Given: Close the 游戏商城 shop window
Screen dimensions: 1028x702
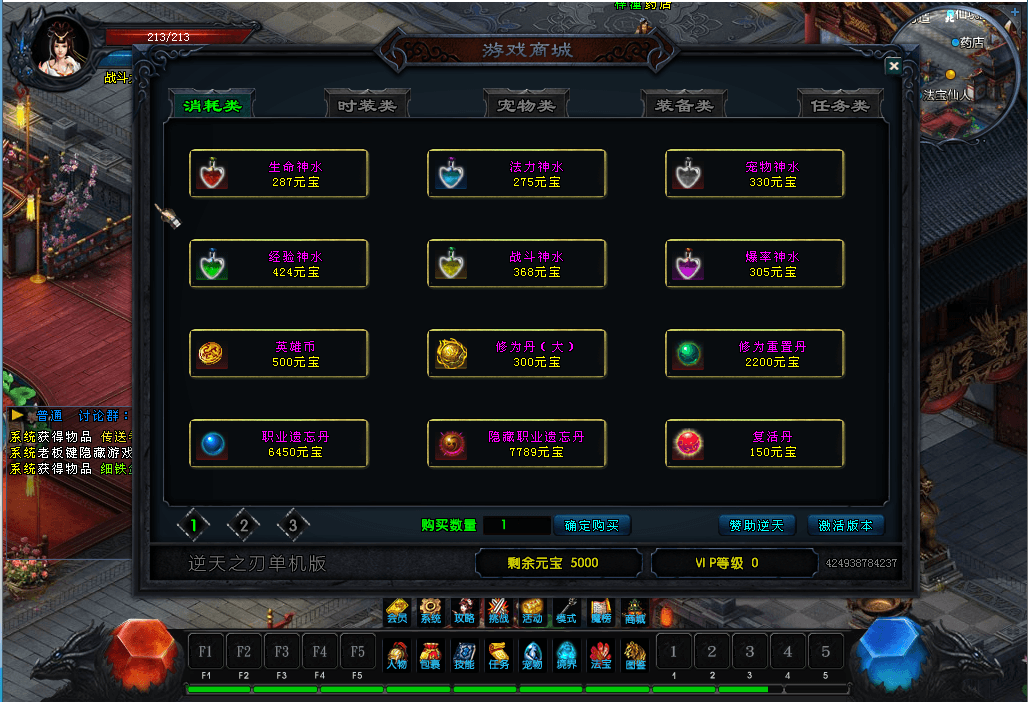Looking at the screenshot, I should click(x=894, y=66).
